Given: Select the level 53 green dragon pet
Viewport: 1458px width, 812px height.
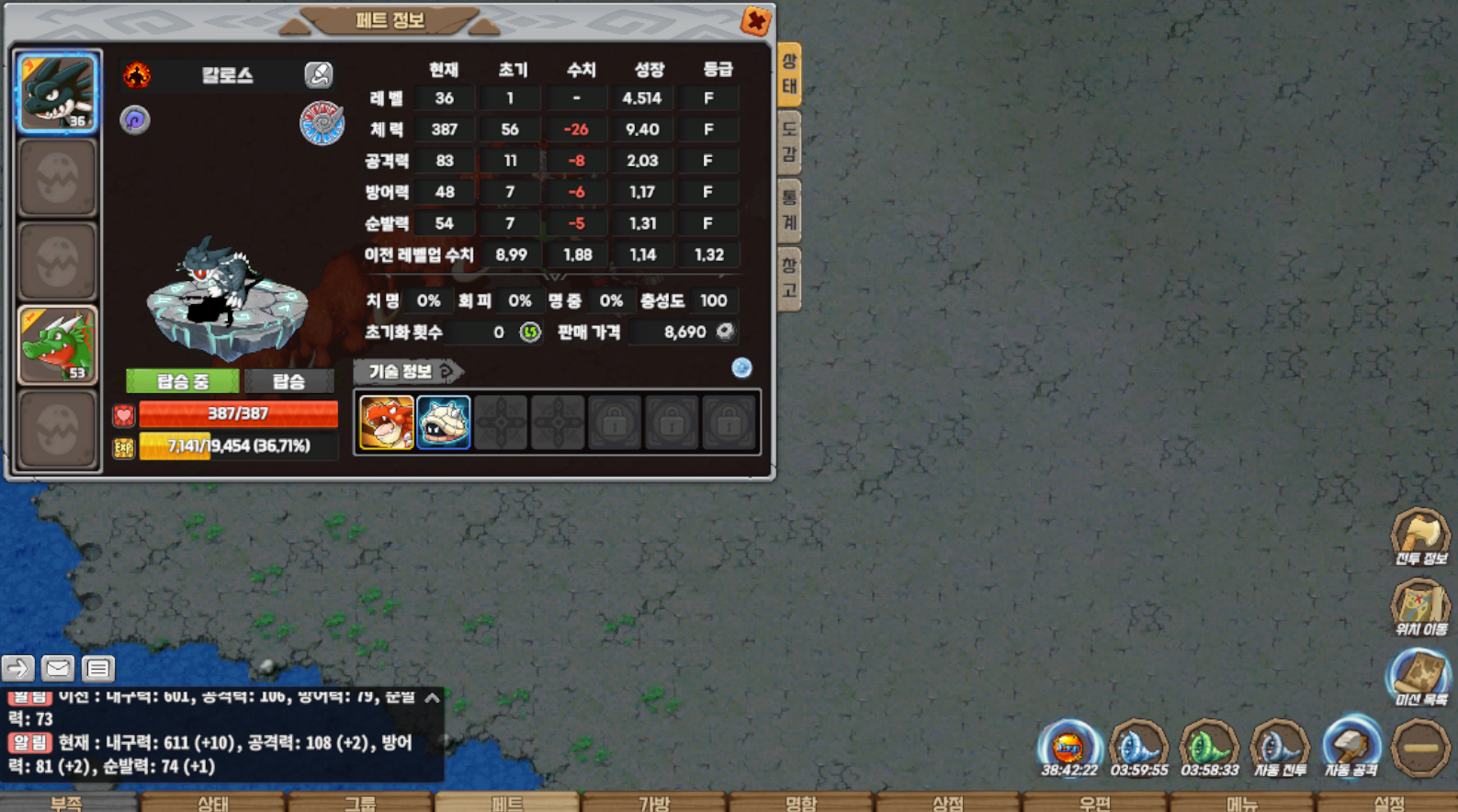Looking at the screenshot, I should [57, 344].
